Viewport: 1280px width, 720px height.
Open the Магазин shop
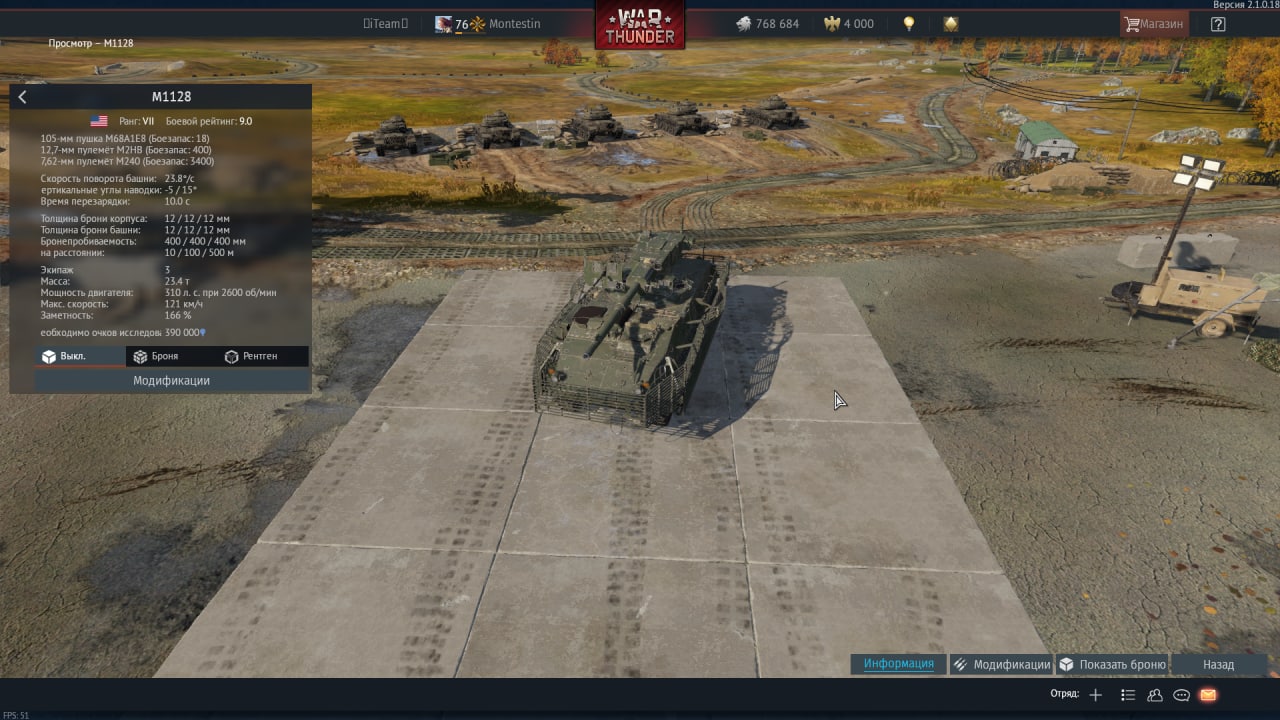pos(1154,24)
